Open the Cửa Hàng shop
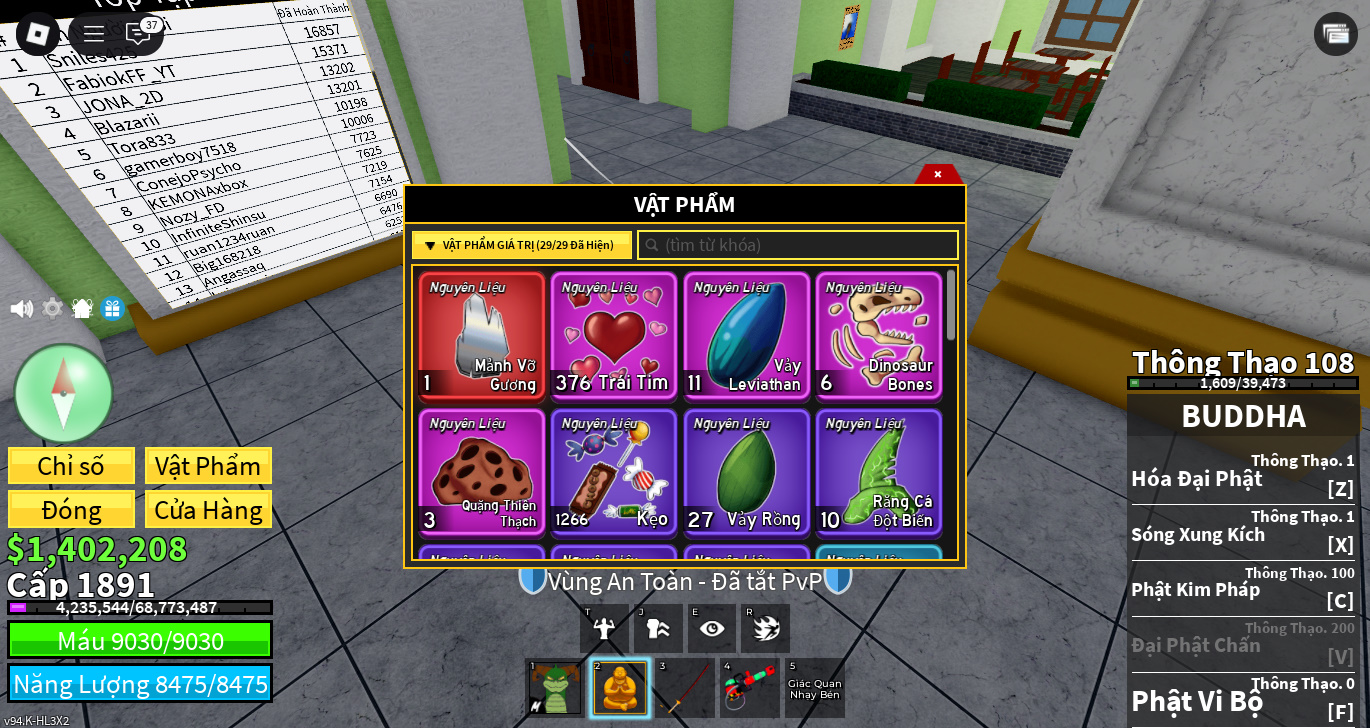1370x728 pixels. 208,510
